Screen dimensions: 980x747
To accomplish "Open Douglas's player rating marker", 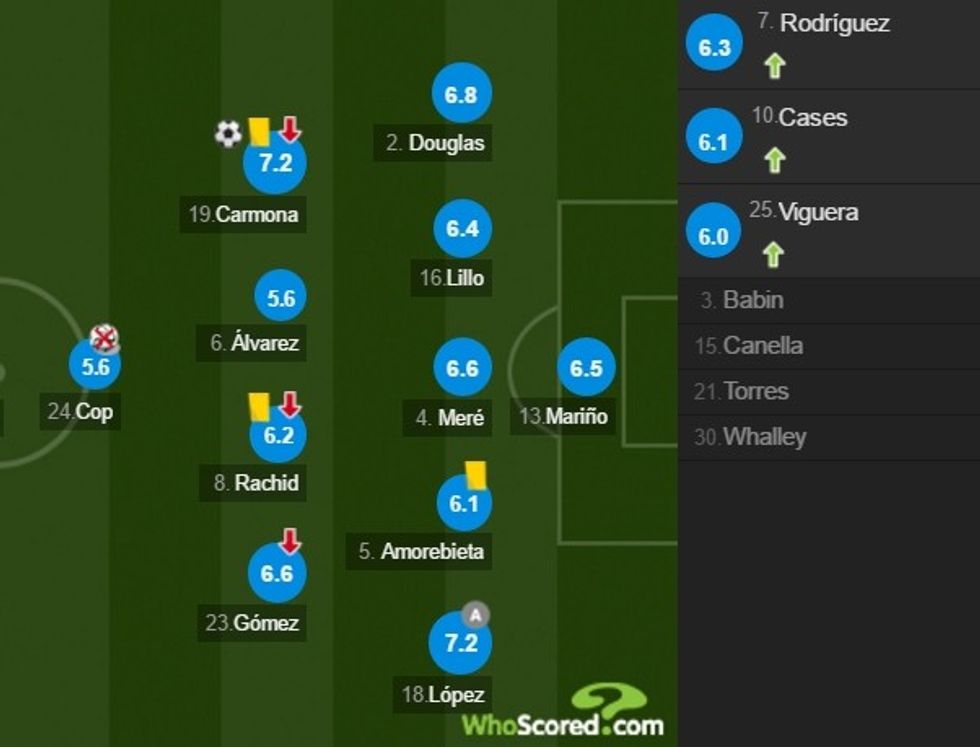I will point(461,95).
